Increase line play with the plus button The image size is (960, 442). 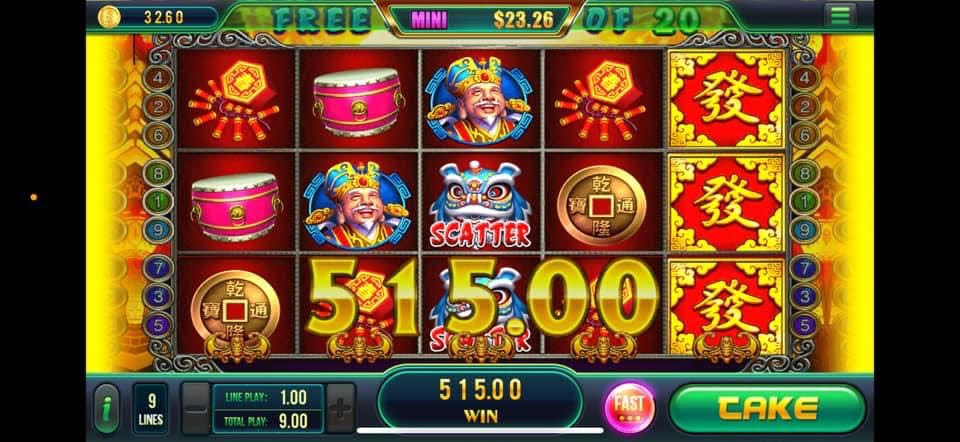click(x=340, y=408)
